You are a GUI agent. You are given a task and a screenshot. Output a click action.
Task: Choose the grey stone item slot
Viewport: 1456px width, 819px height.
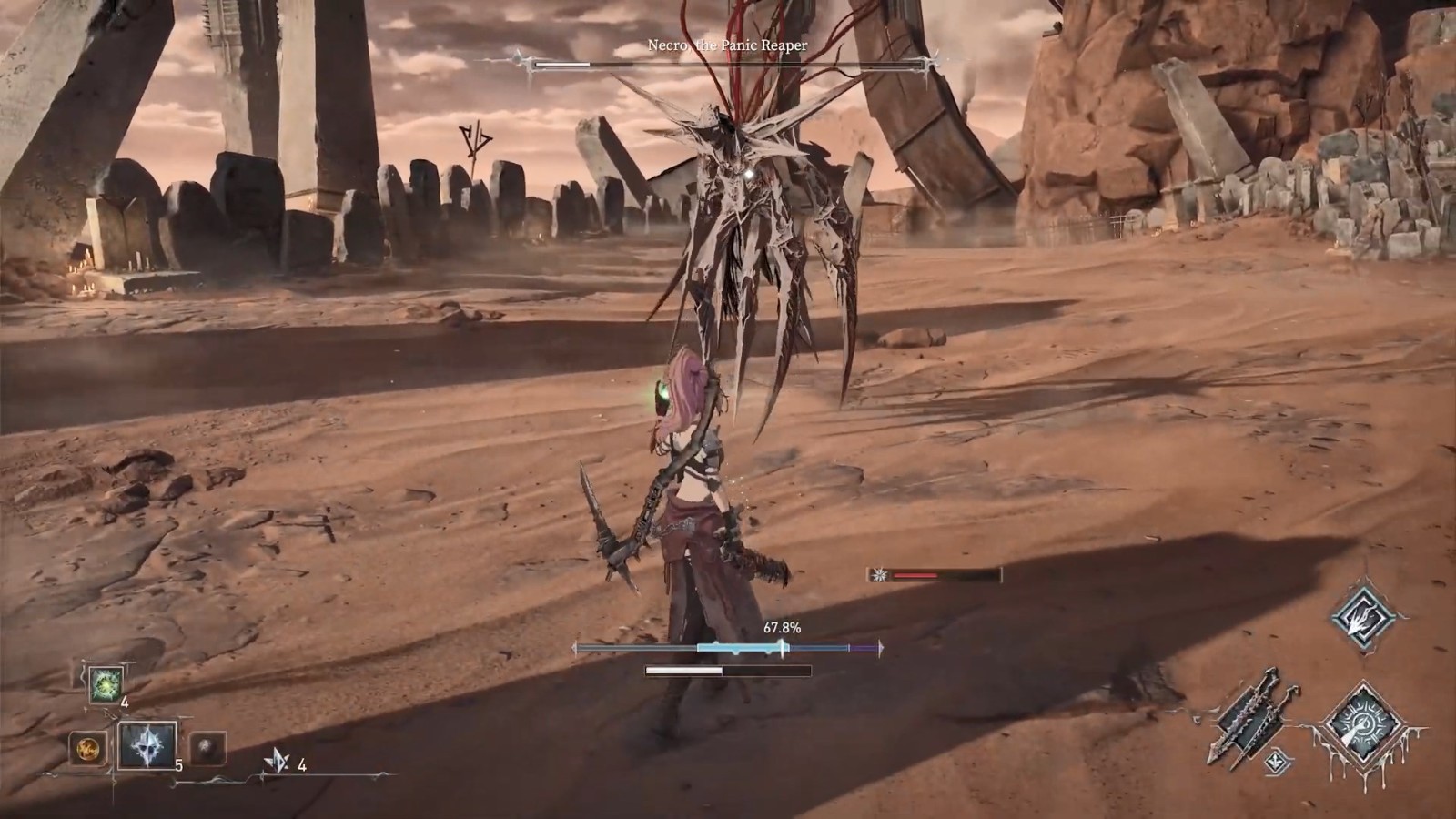207,750
